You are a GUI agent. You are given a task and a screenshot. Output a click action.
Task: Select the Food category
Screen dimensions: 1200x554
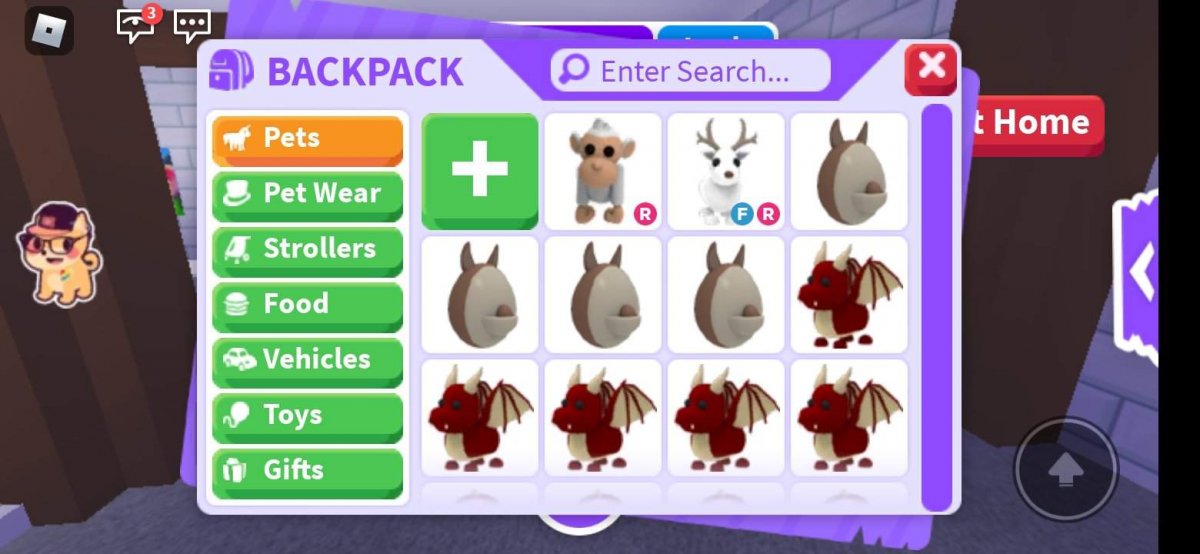pyautogui.click(x=307, y=305)
